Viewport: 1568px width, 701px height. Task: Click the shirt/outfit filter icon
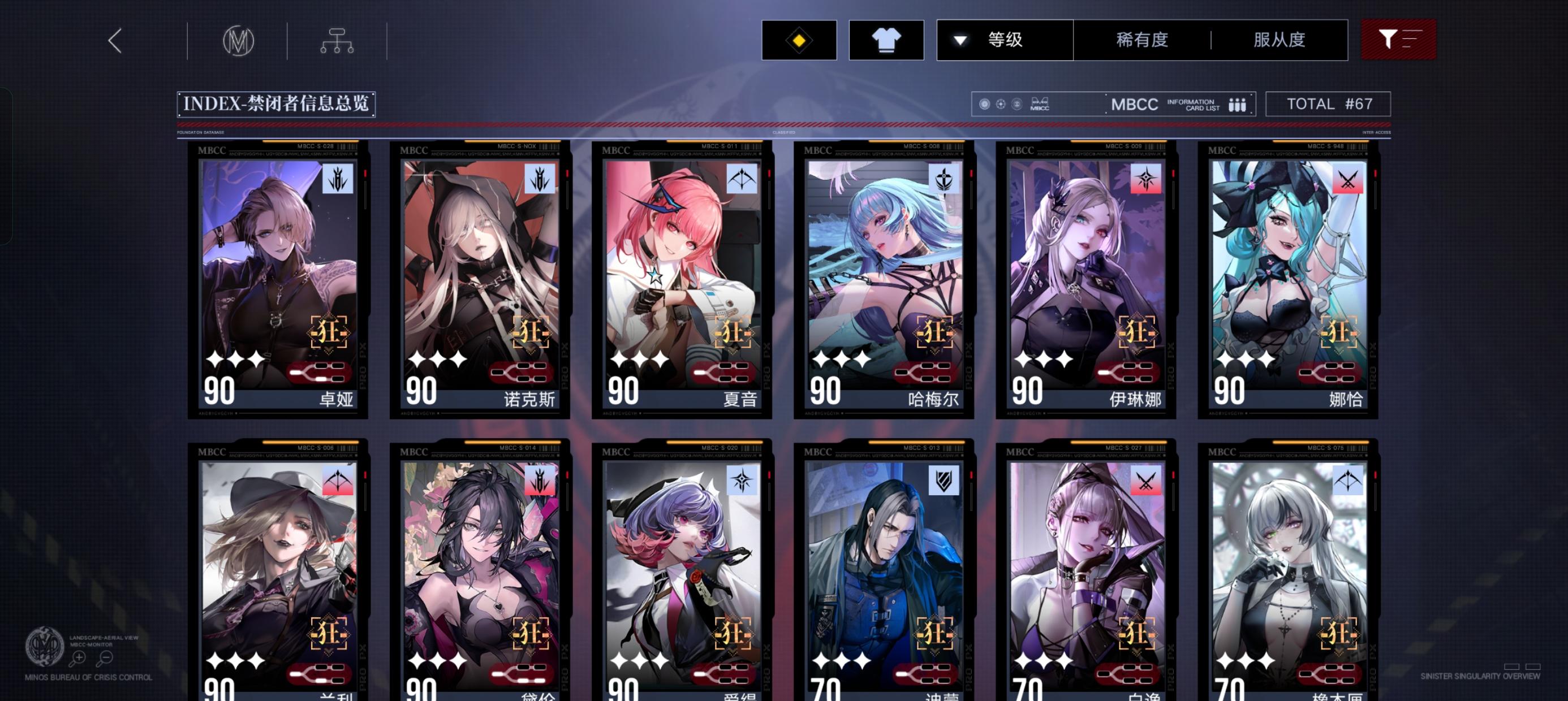click(886, 40)
